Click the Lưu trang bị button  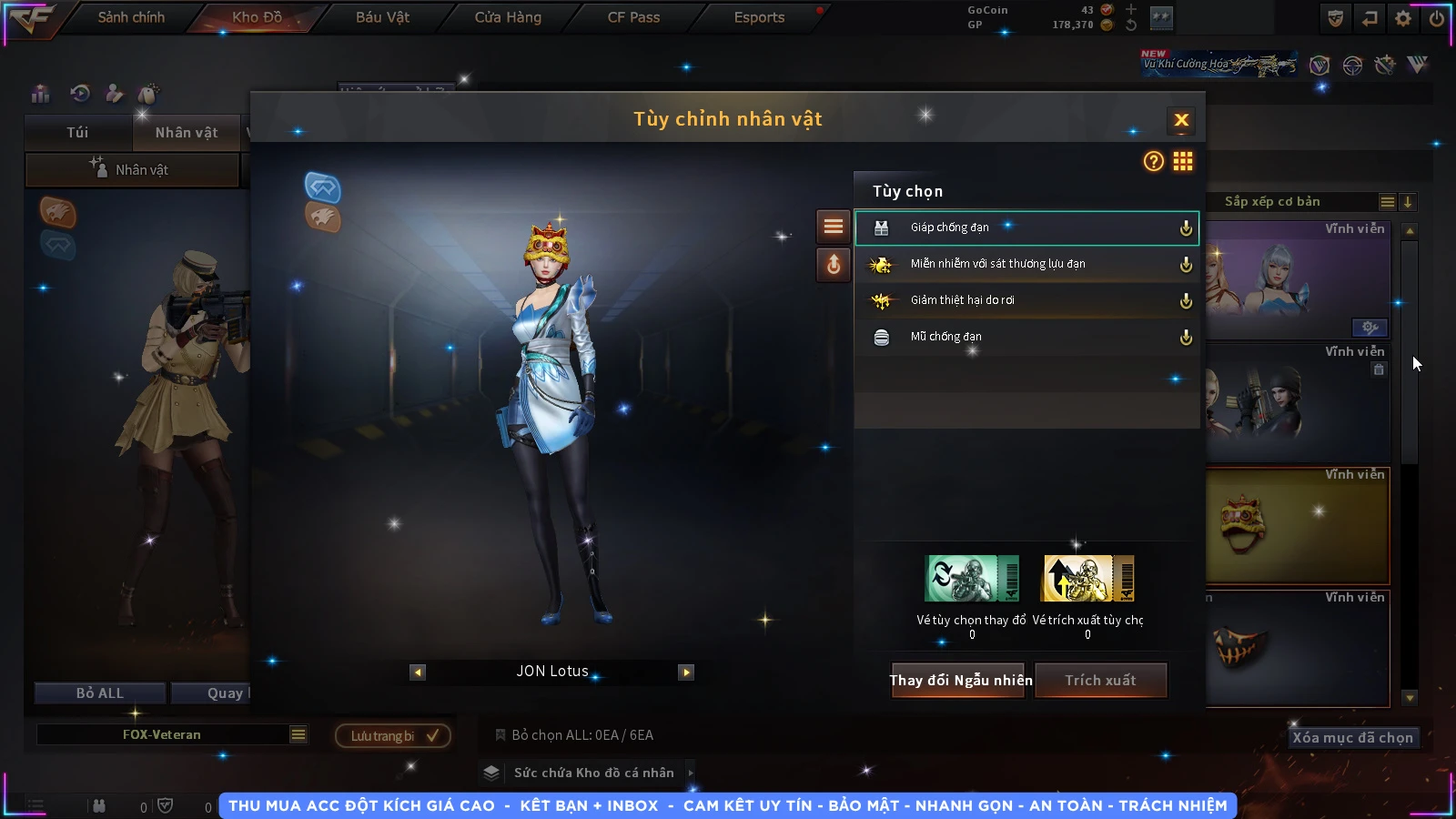coord(393,735)
